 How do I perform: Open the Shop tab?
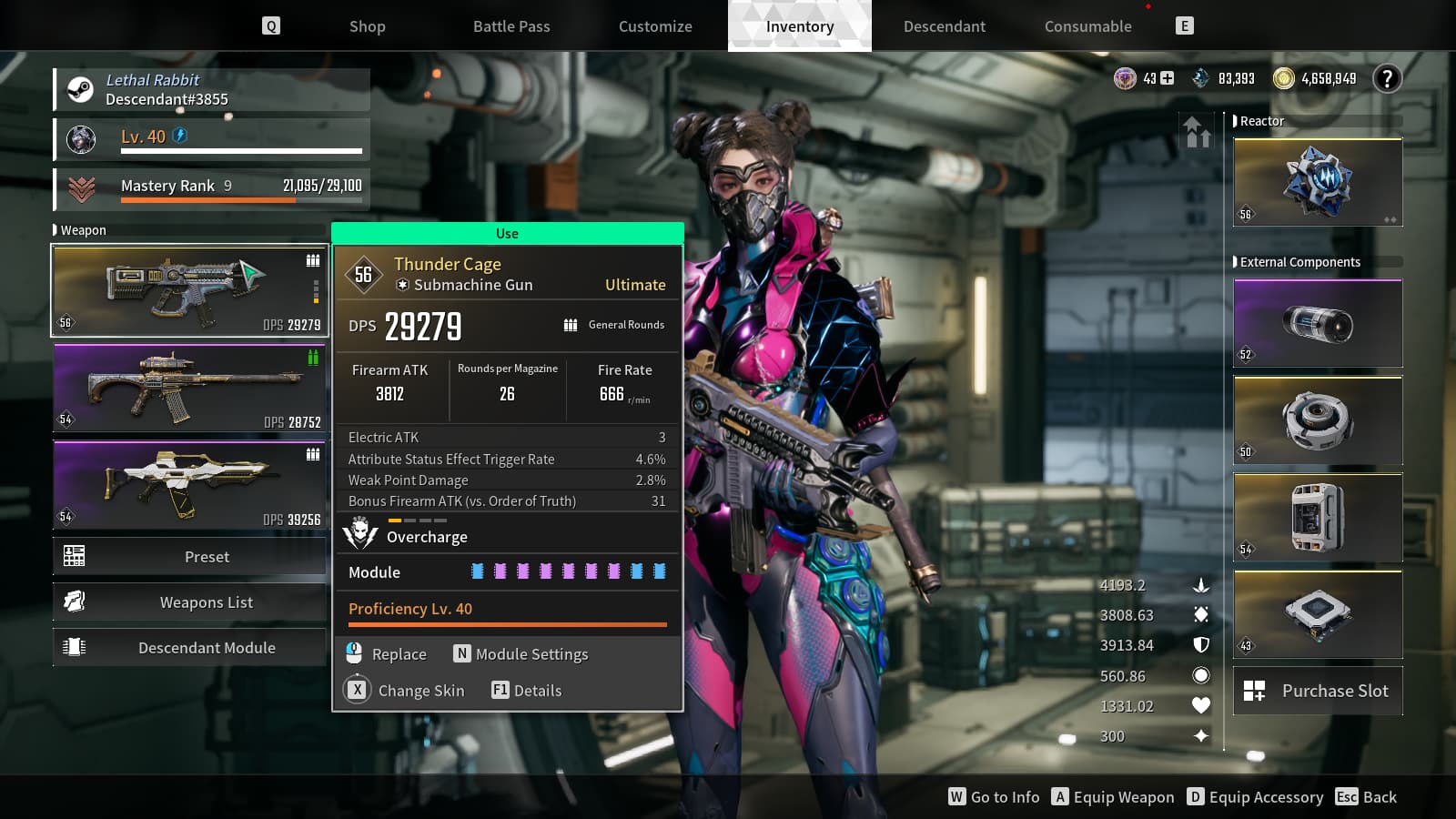click(367, 26)
